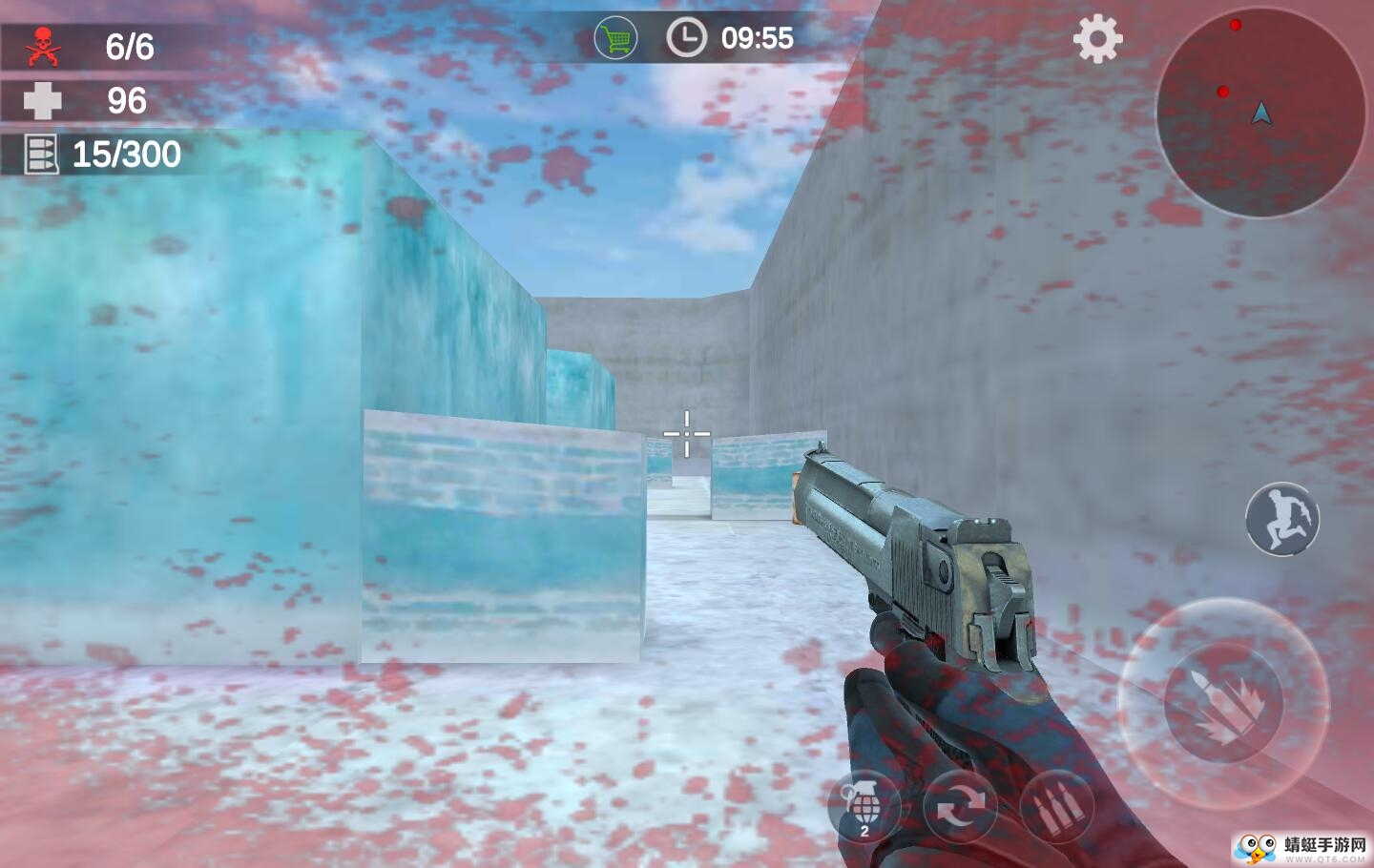
Task: Click the circular radar minimap
Action: 1259,114
